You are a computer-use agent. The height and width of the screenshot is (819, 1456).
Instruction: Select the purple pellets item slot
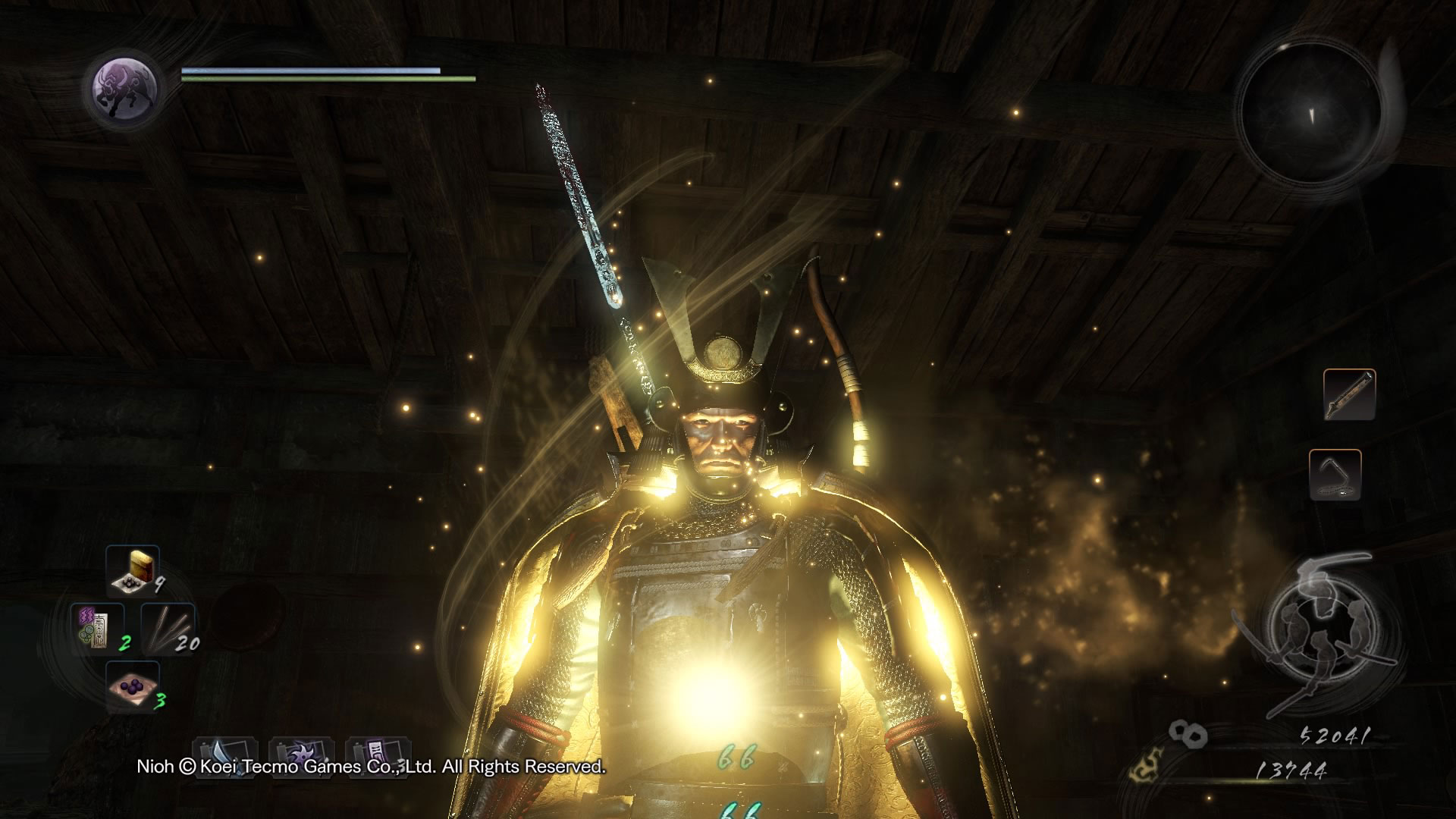point(133,686)
